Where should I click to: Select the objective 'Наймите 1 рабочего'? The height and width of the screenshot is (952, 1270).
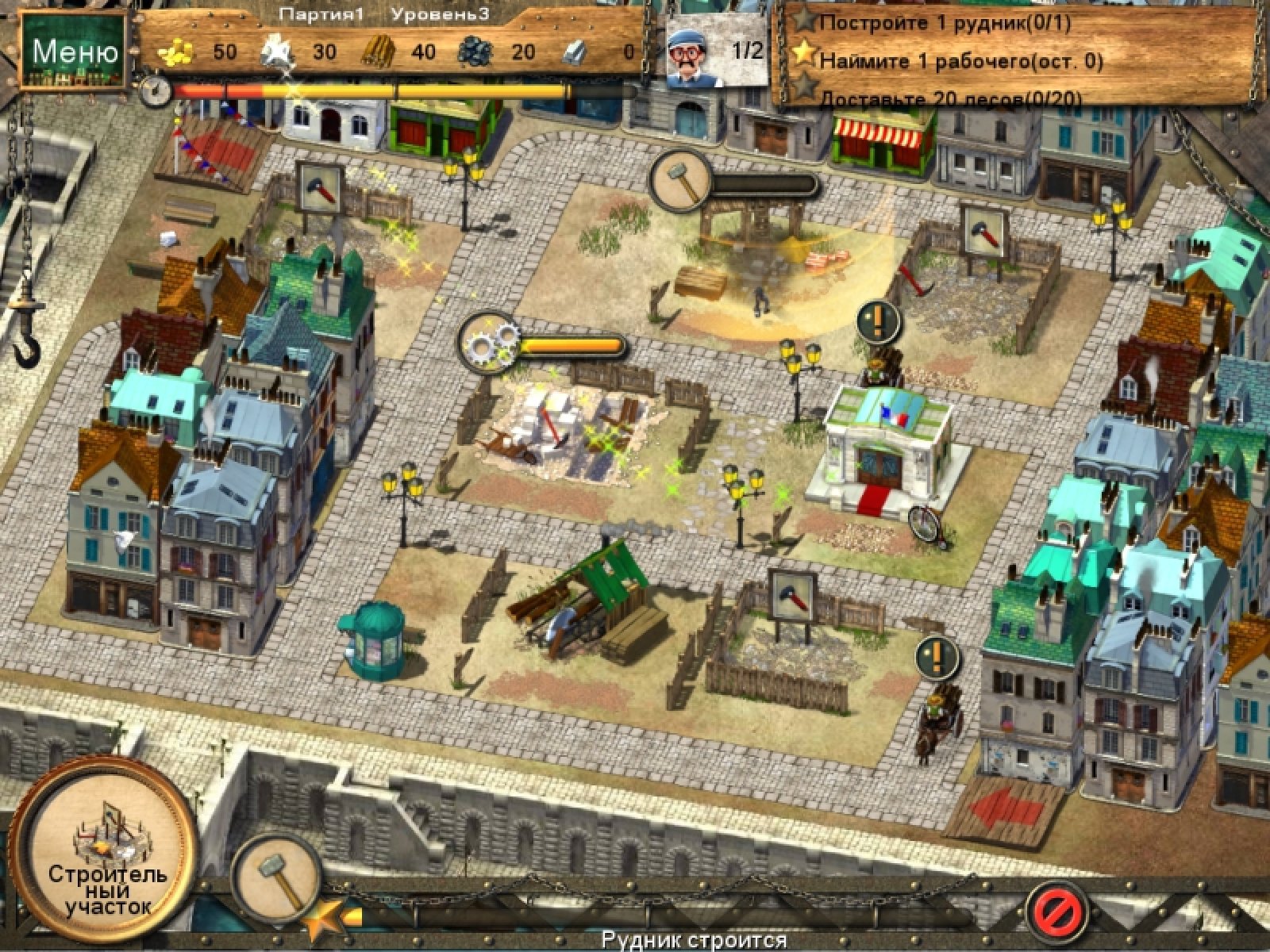point(960,60)
